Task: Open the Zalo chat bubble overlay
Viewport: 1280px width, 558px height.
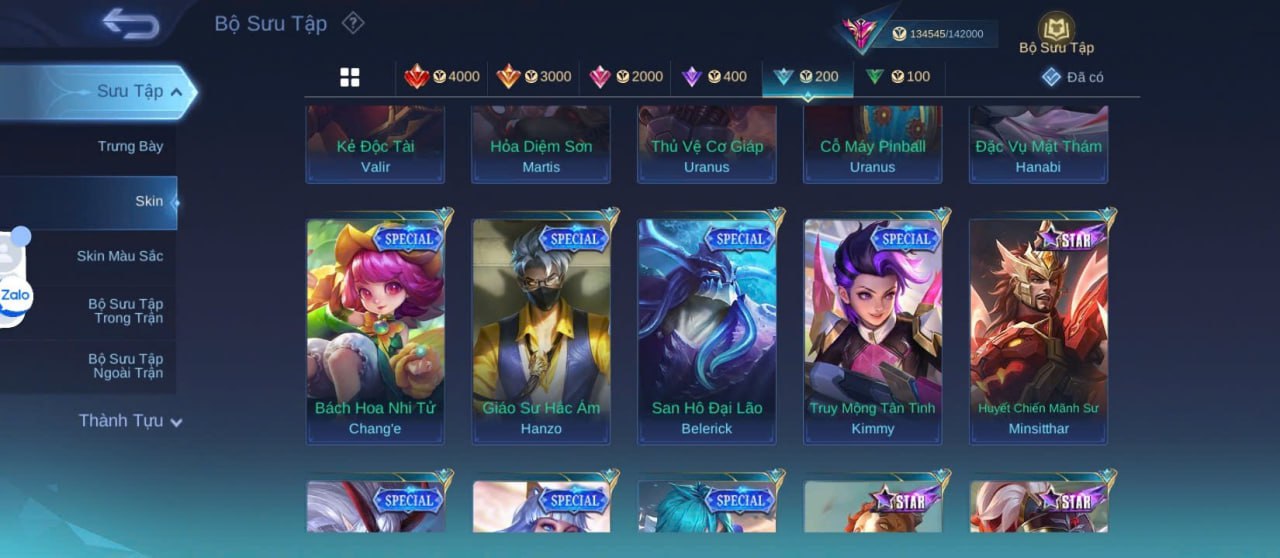Action: 16,295
